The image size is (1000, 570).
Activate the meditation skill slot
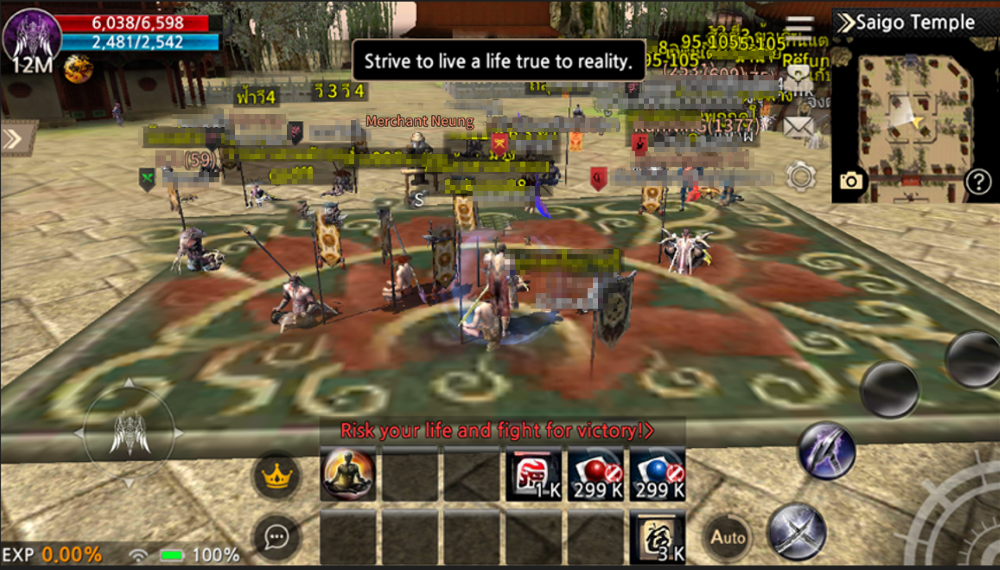[348, 474]
